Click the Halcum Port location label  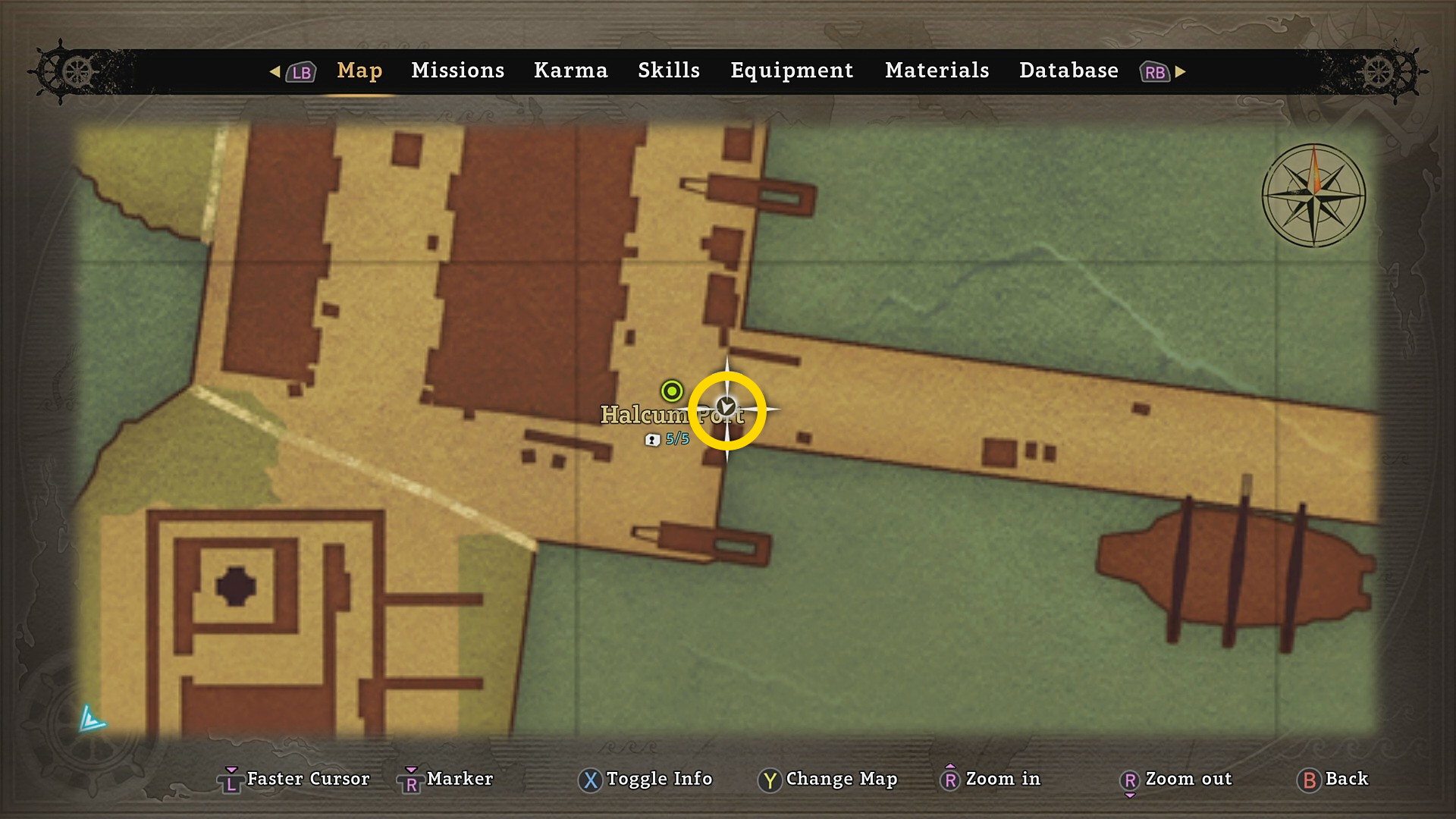(645, 415)
